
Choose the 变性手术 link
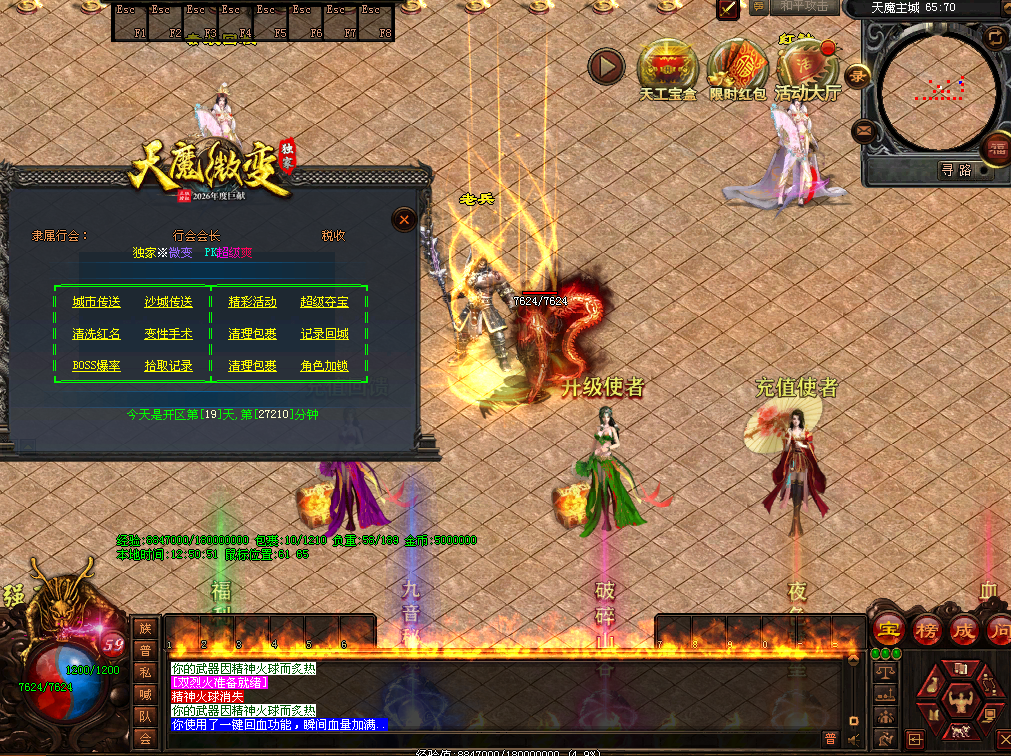(x=168, y=334)
